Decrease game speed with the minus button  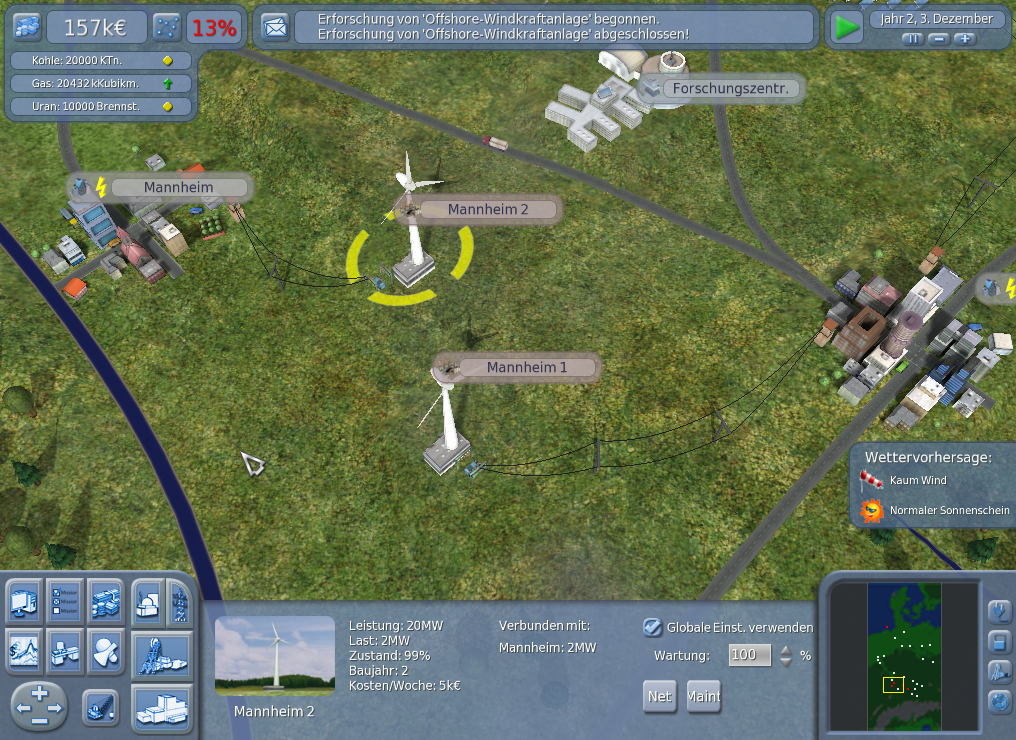938,39
